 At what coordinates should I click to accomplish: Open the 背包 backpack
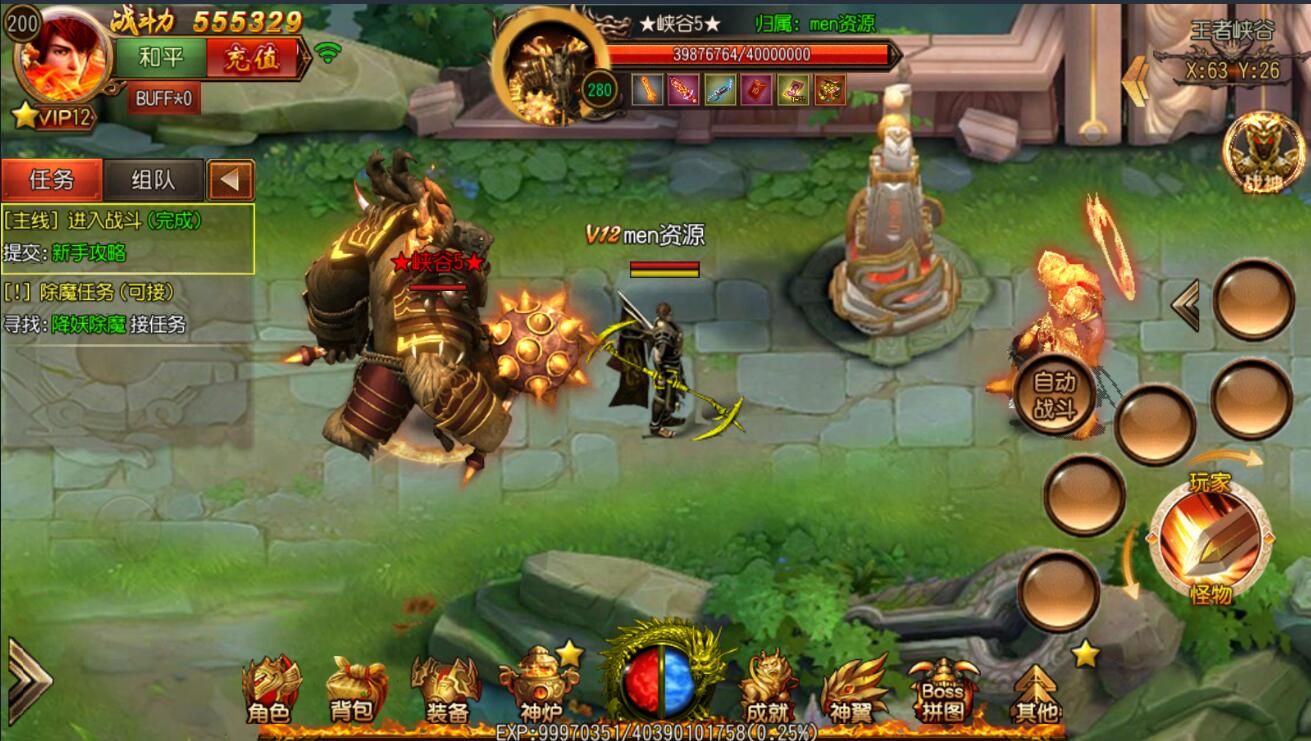tap(353, 690)
